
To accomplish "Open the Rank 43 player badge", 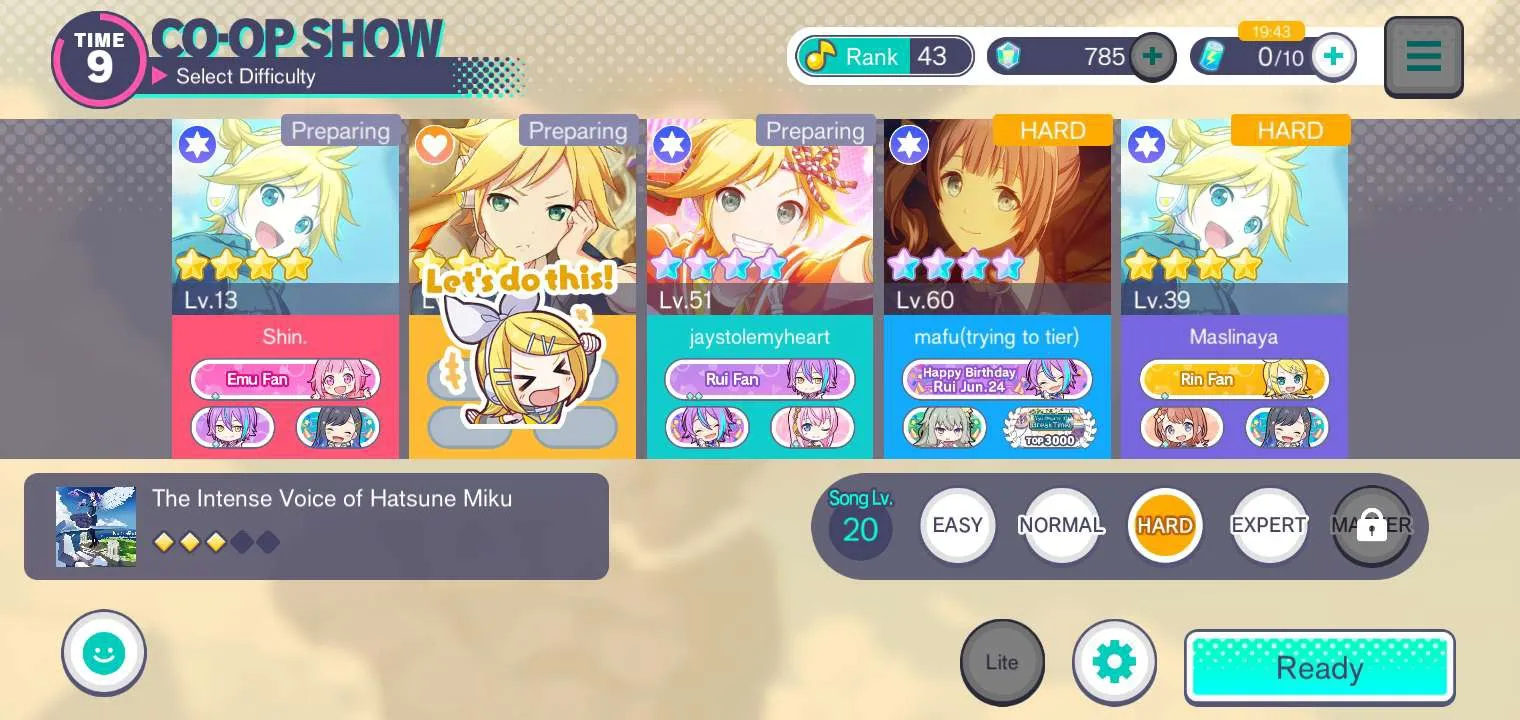I will pos(885,56).
